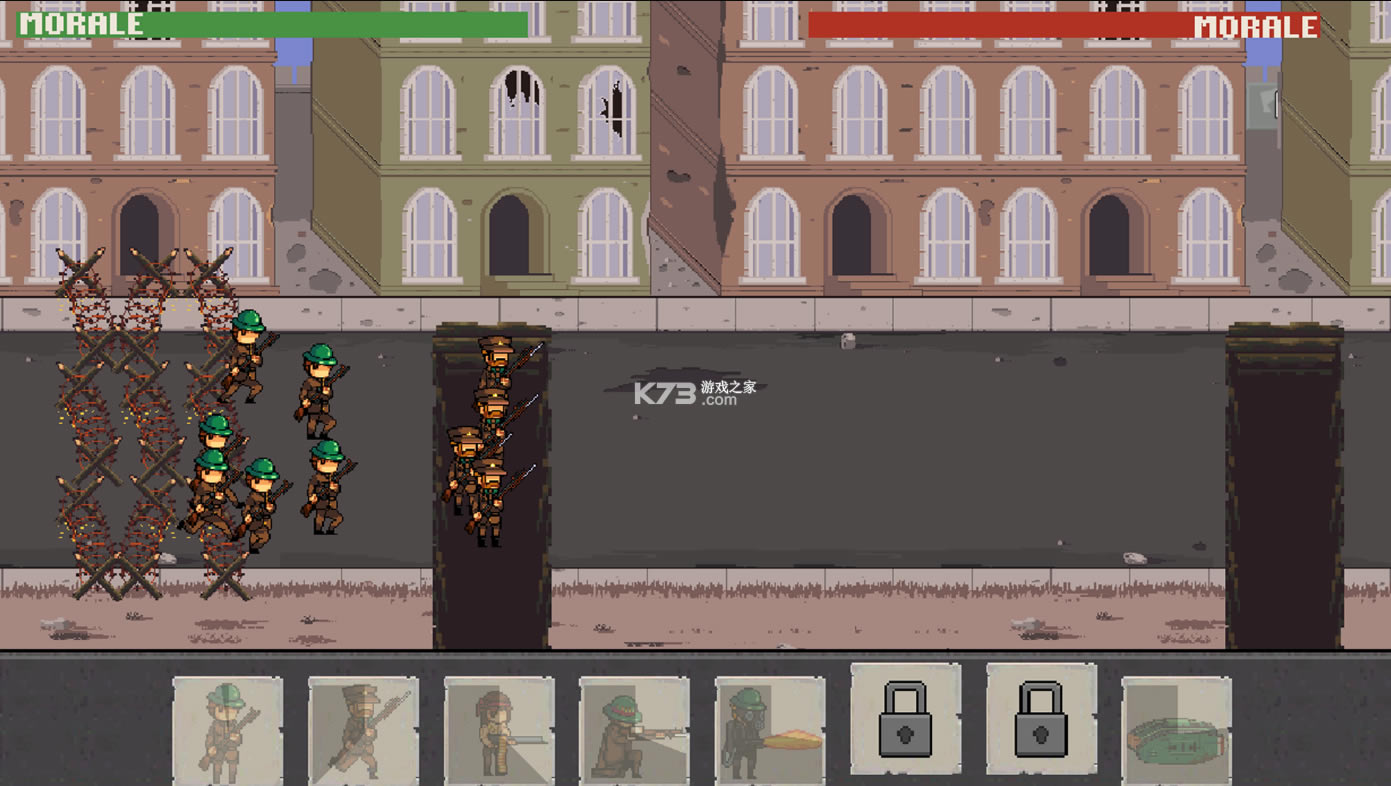
Task: Choose the machine gunner with ammo belt
Action: click(x=499, y=729)
